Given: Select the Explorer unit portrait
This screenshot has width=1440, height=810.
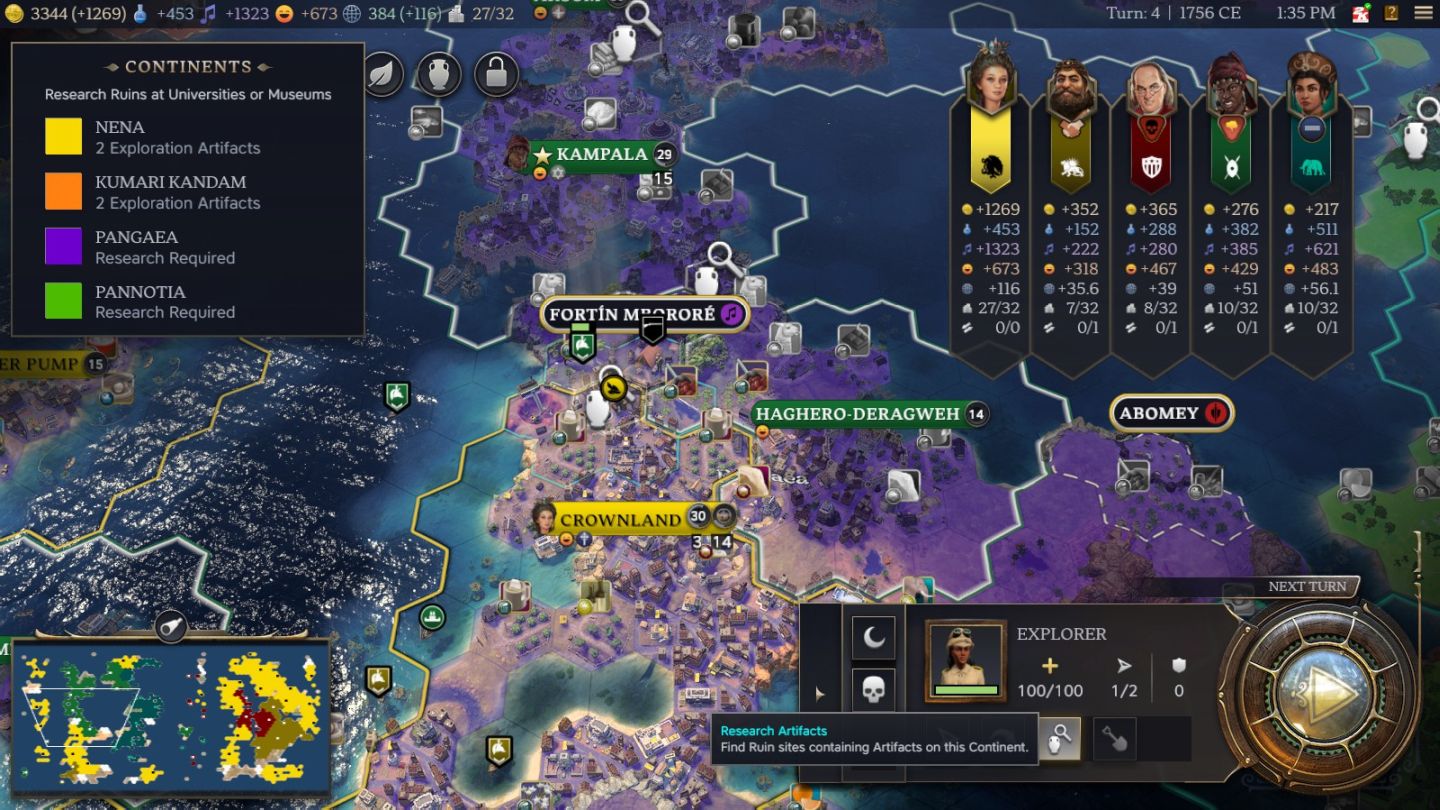Looking at the screenshot, I should click(x=965, y=660).
